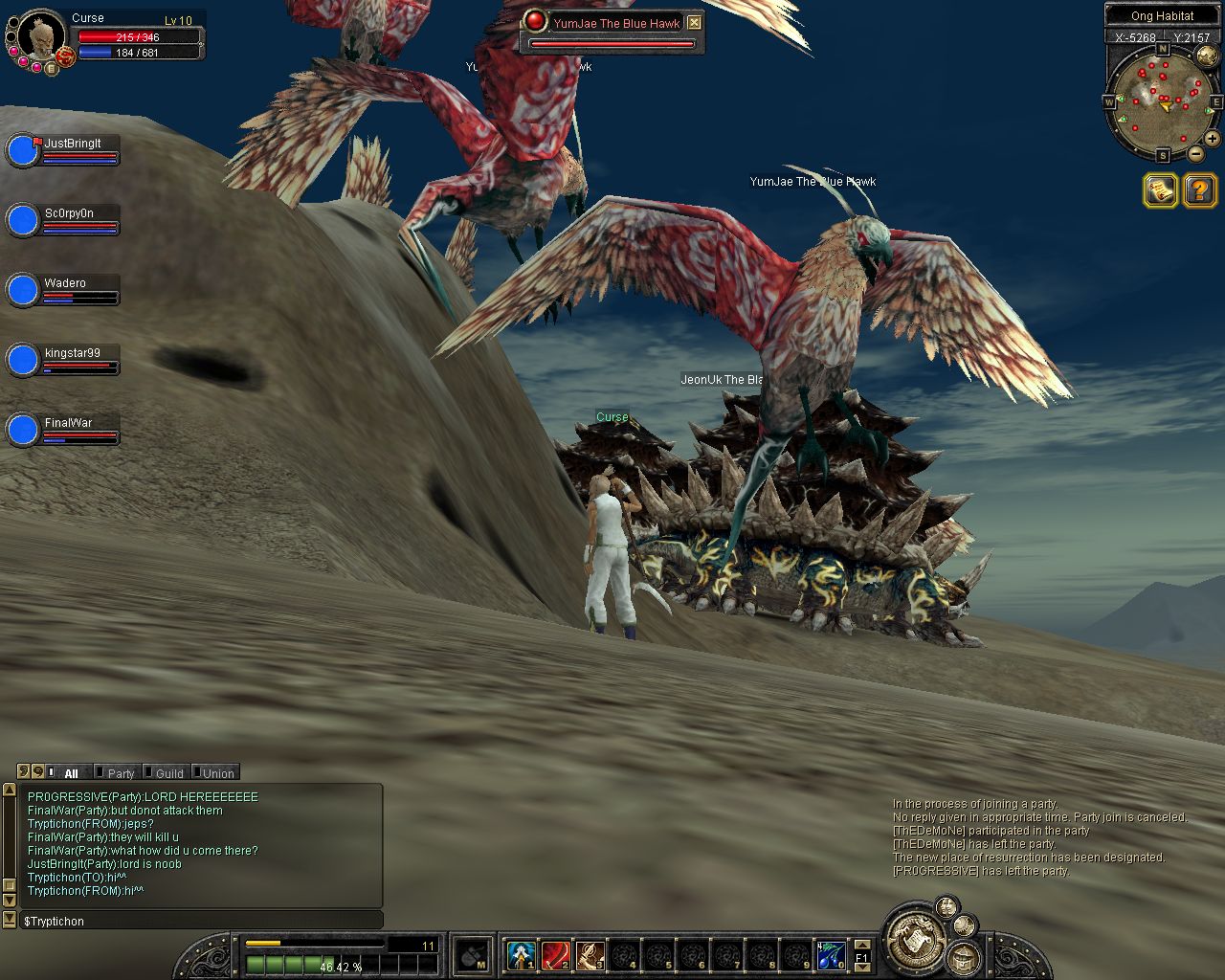Close the YumJae The Blue Hawk target frame
The image size is (1225, 980).
coord(695,23)
